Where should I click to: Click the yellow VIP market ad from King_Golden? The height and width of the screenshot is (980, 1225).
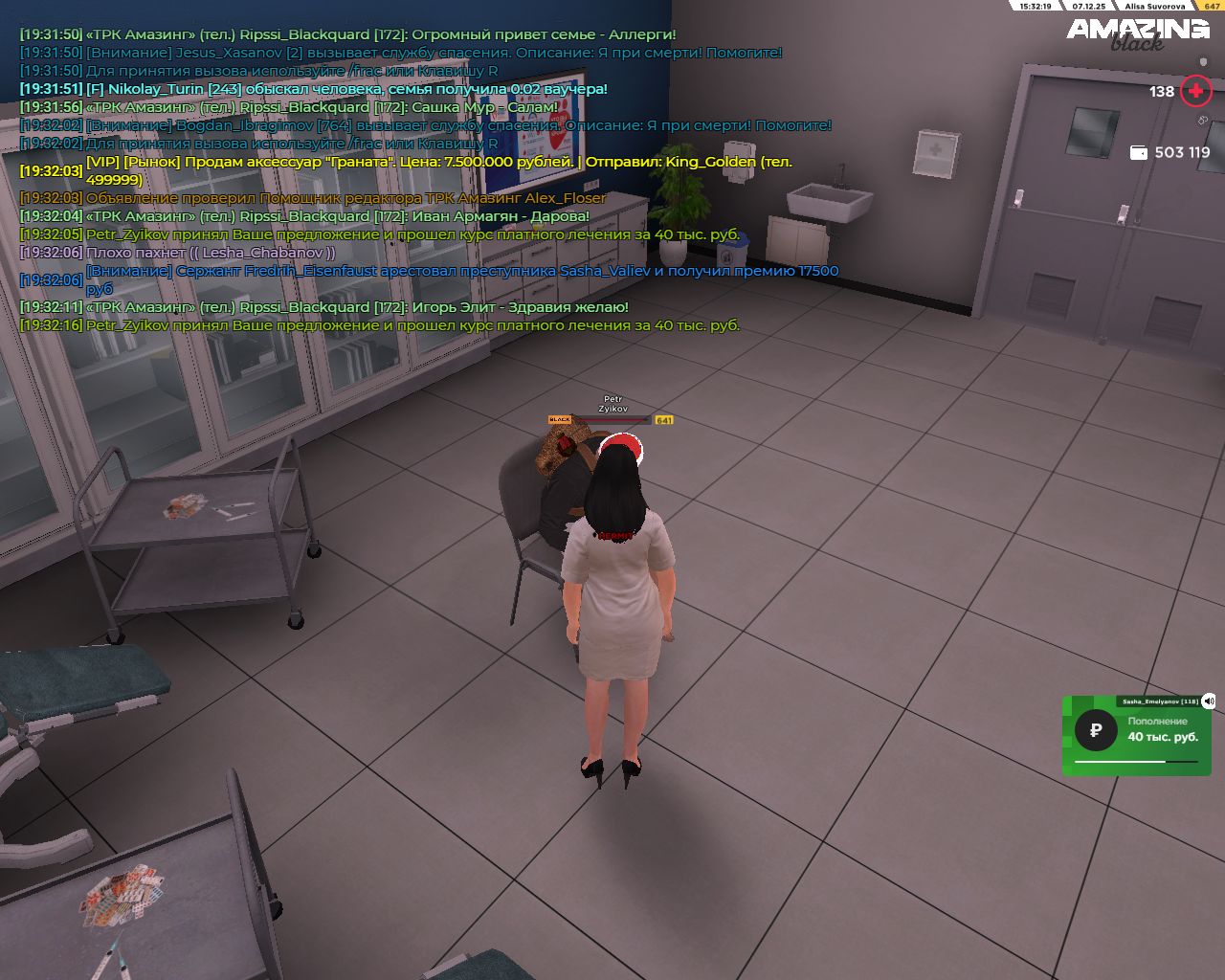coord(438,170)
